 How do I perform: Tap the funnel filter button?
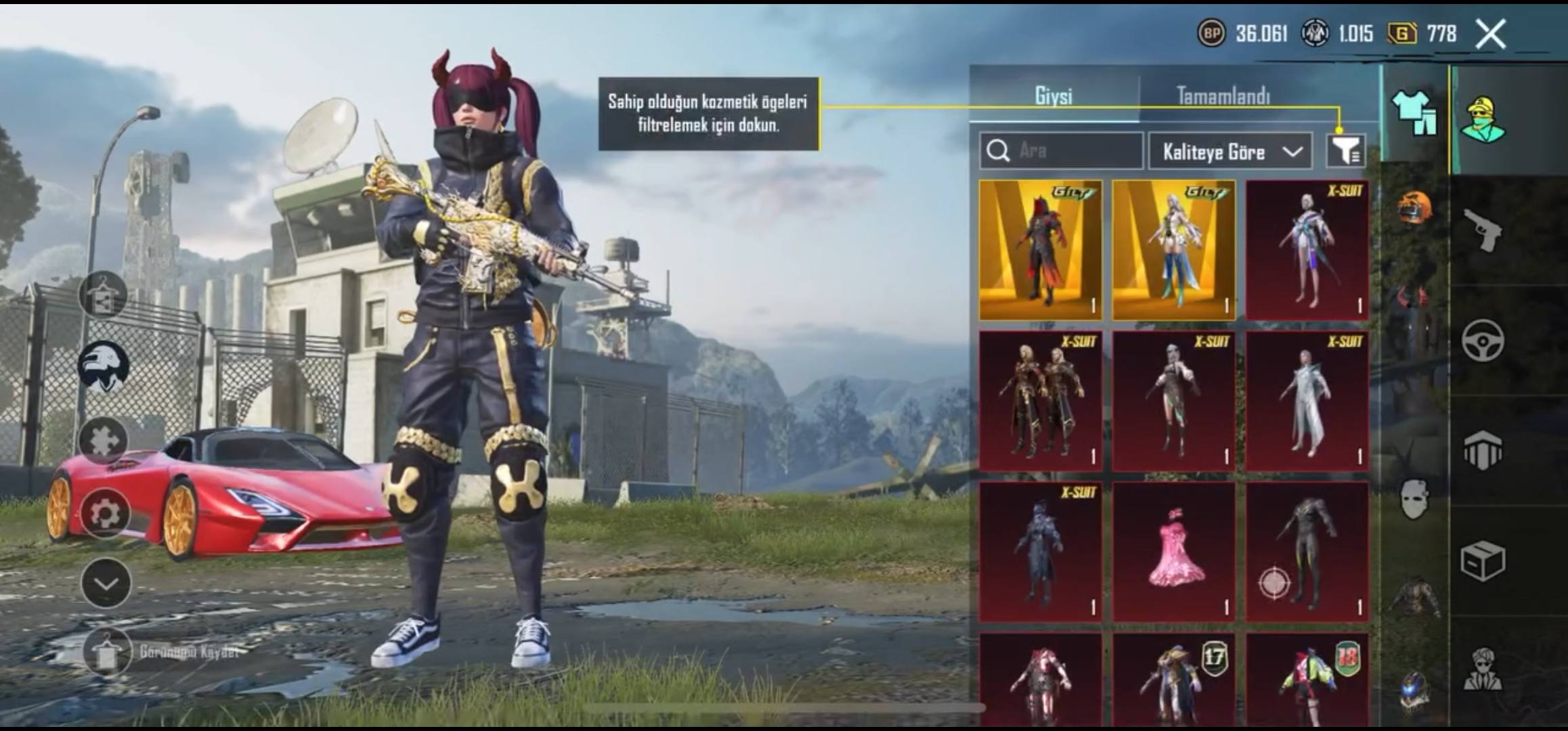click(1345, 150)
